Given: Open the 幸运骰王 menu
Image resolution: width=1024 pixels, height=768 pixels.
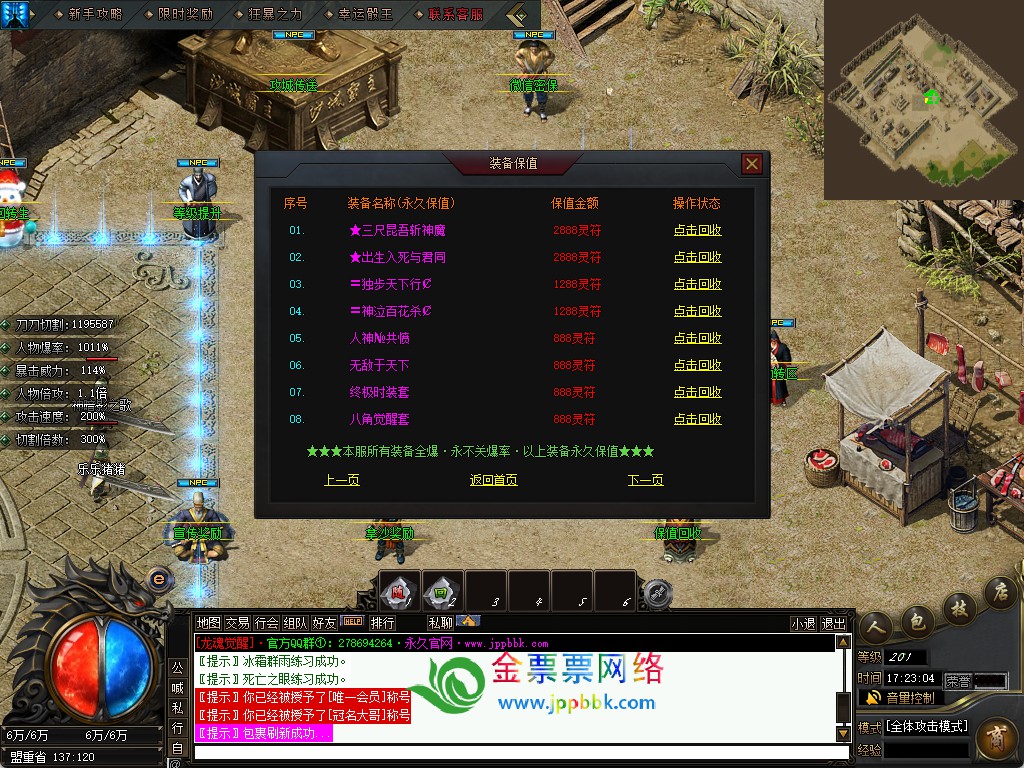Looking at the screenshot, I should pyautogui.click(x=365, y=15).
